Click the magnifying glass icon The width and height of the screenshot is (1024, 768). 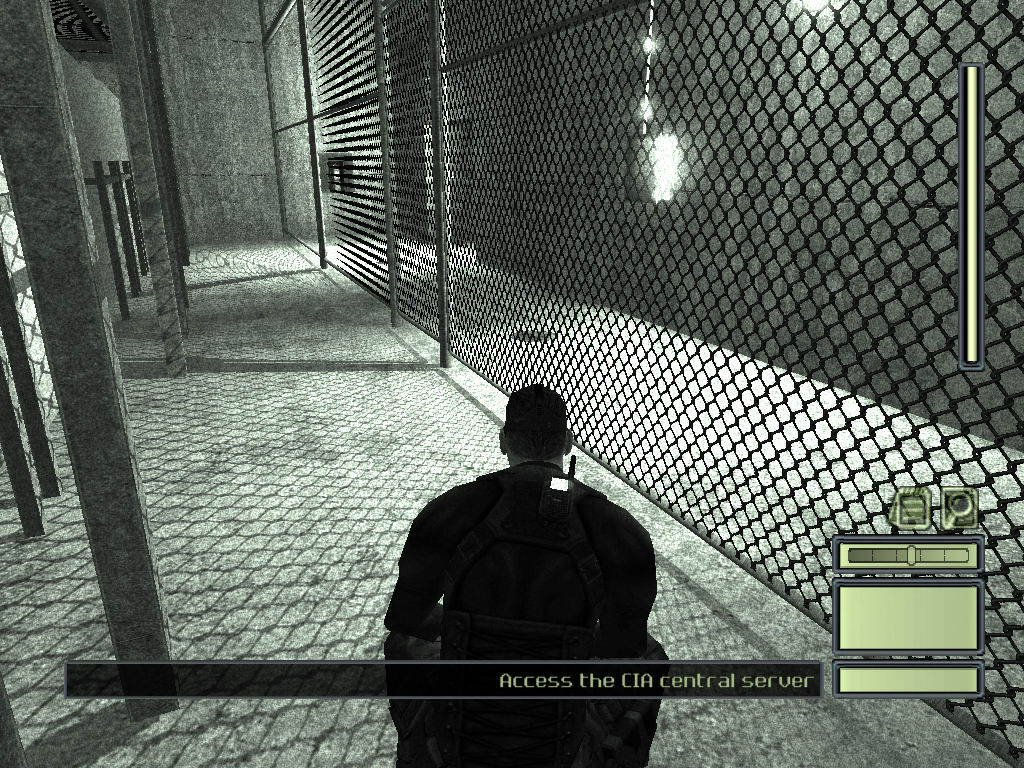tap(959, 509)
